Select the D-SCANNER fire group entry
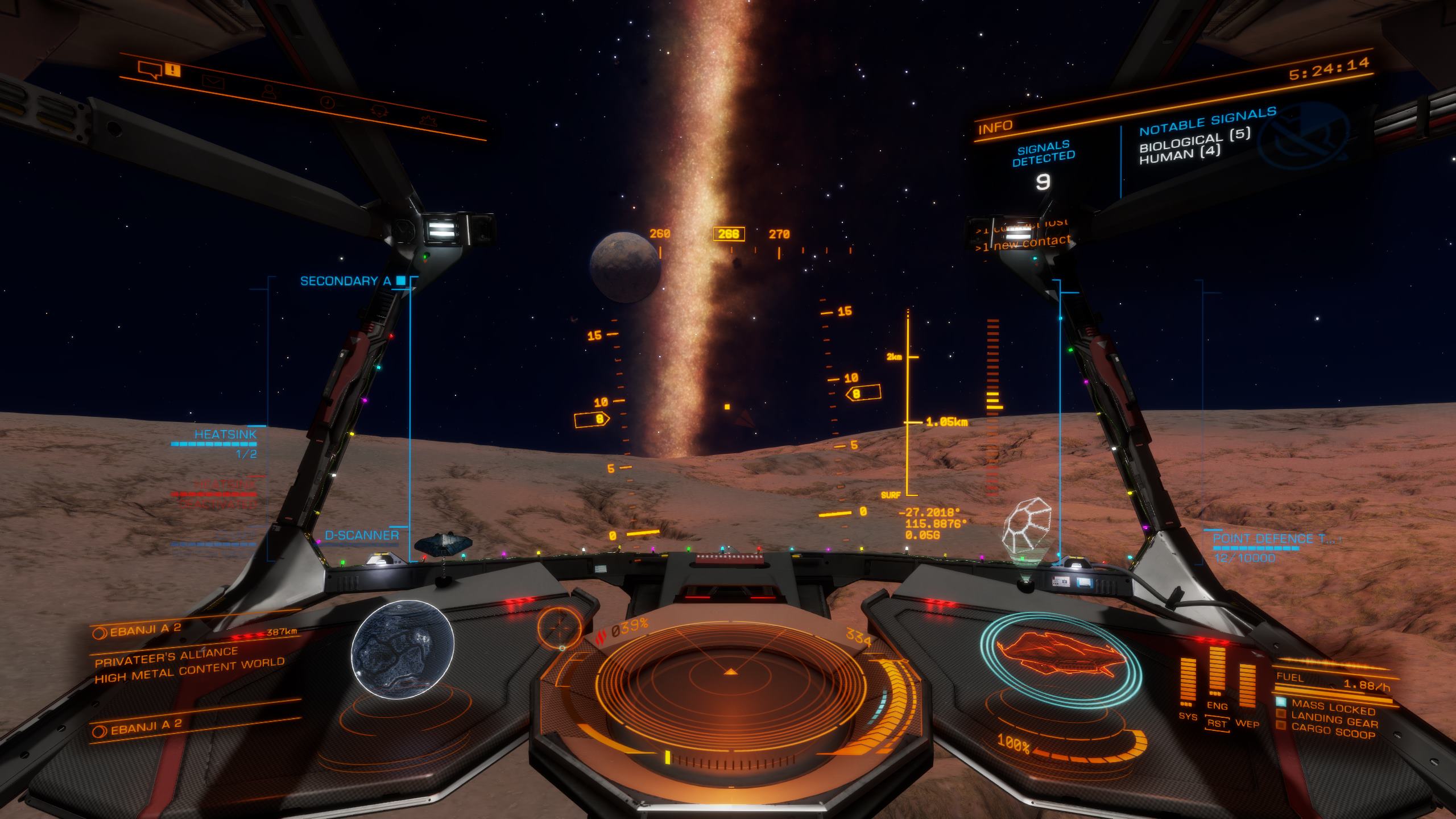This screenshot has height=819, width=1456. coord(362,536)
